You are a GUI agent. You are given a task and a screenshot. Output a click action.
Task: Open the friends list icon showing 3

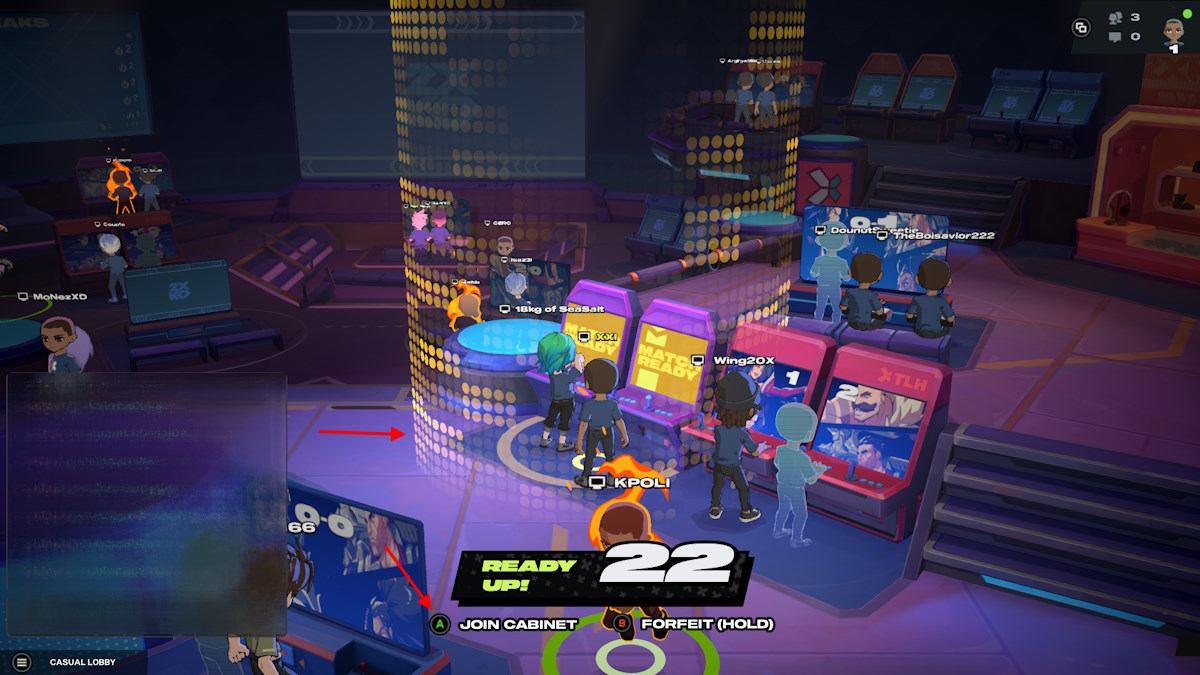[1115, 17]
